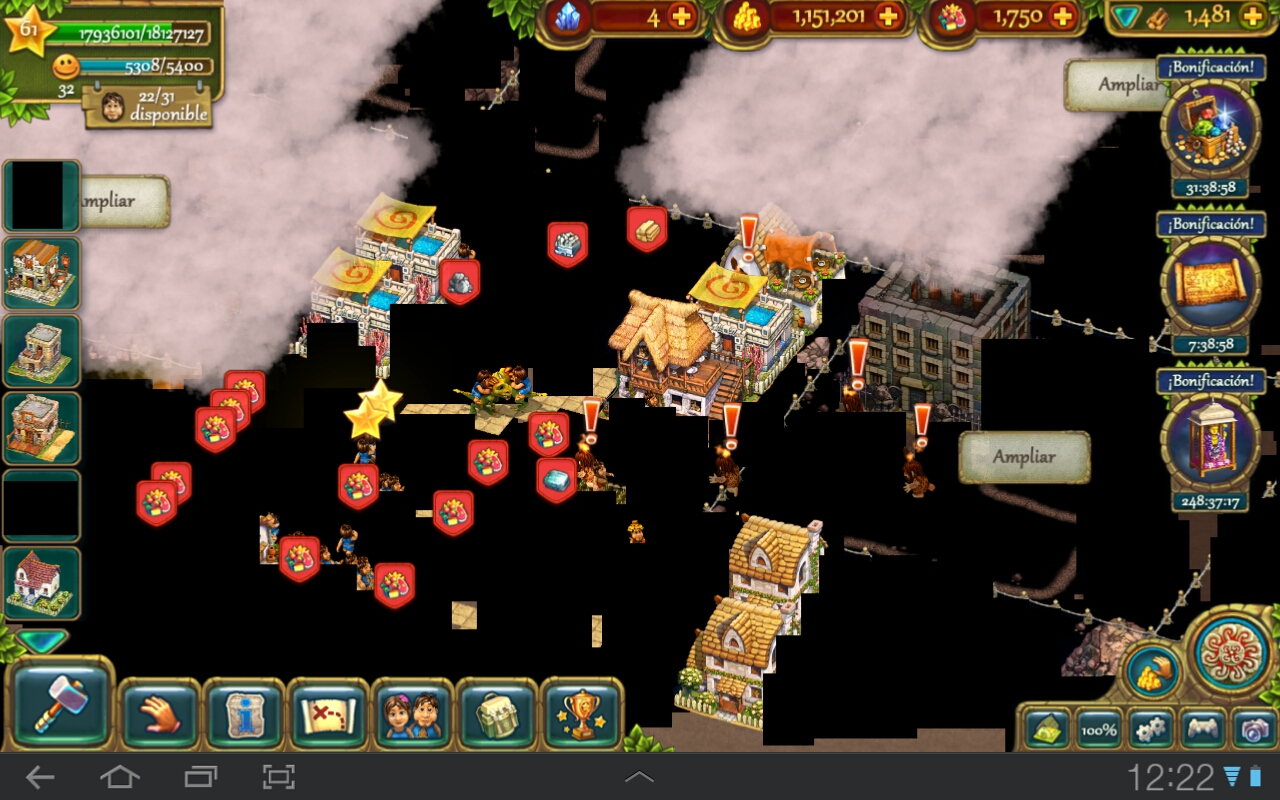
Task: Take a screenshot with the camera button
Action: (1252, 729)
